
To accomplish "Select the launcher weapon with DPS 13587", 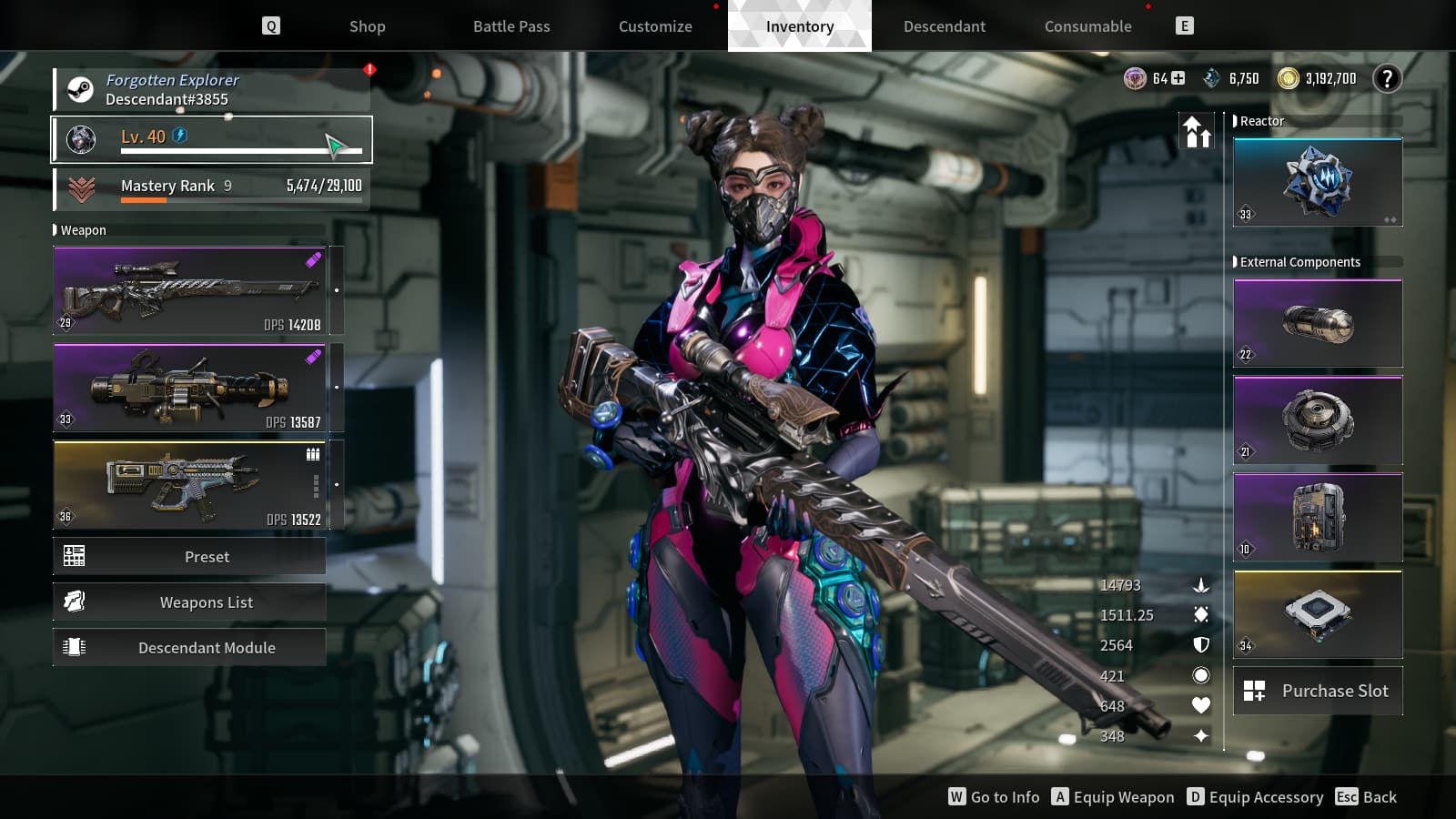I will pos(189,388).
